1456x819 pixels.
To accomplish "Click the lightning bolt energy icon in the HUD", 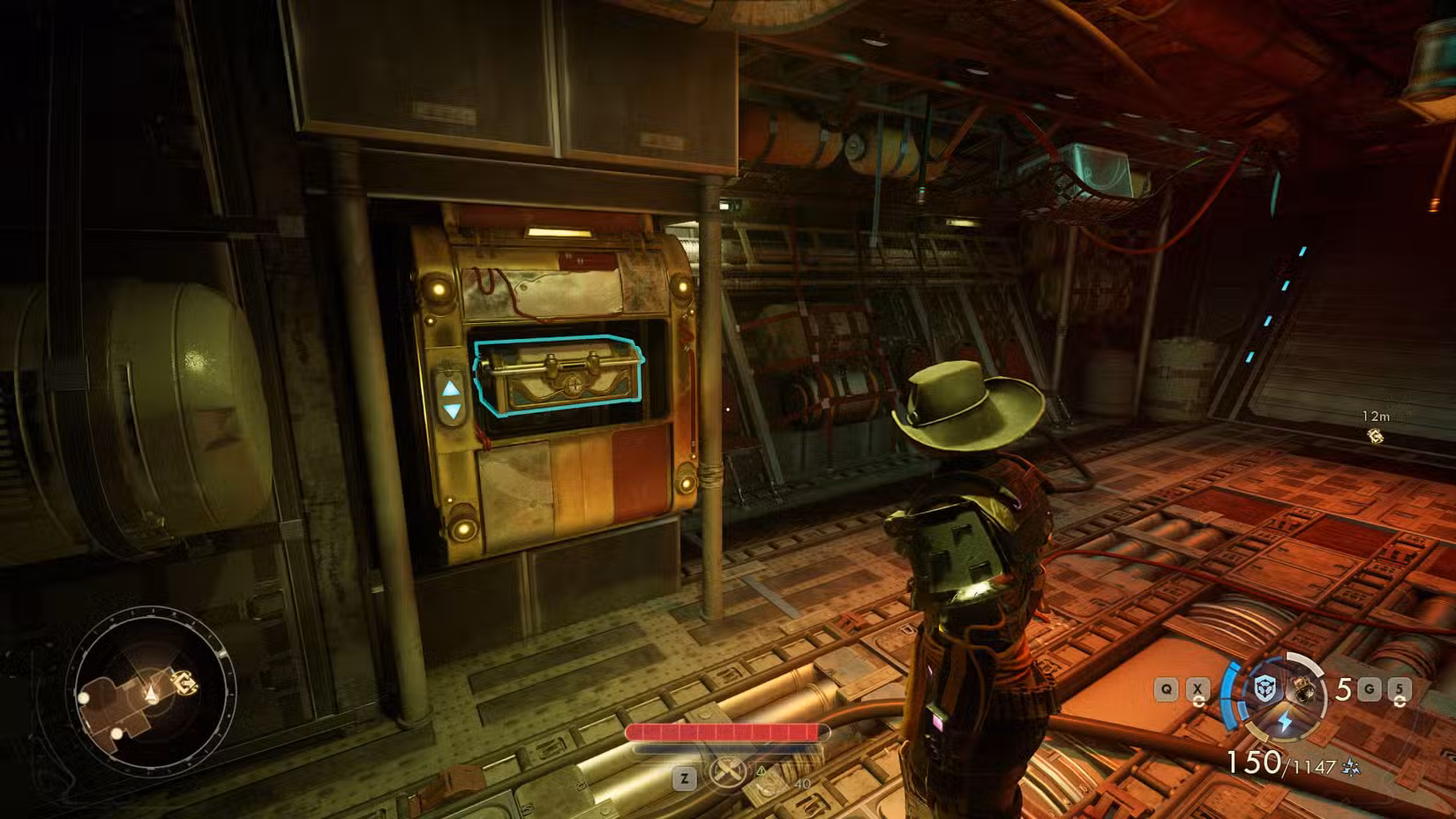I will (1285, 721).
